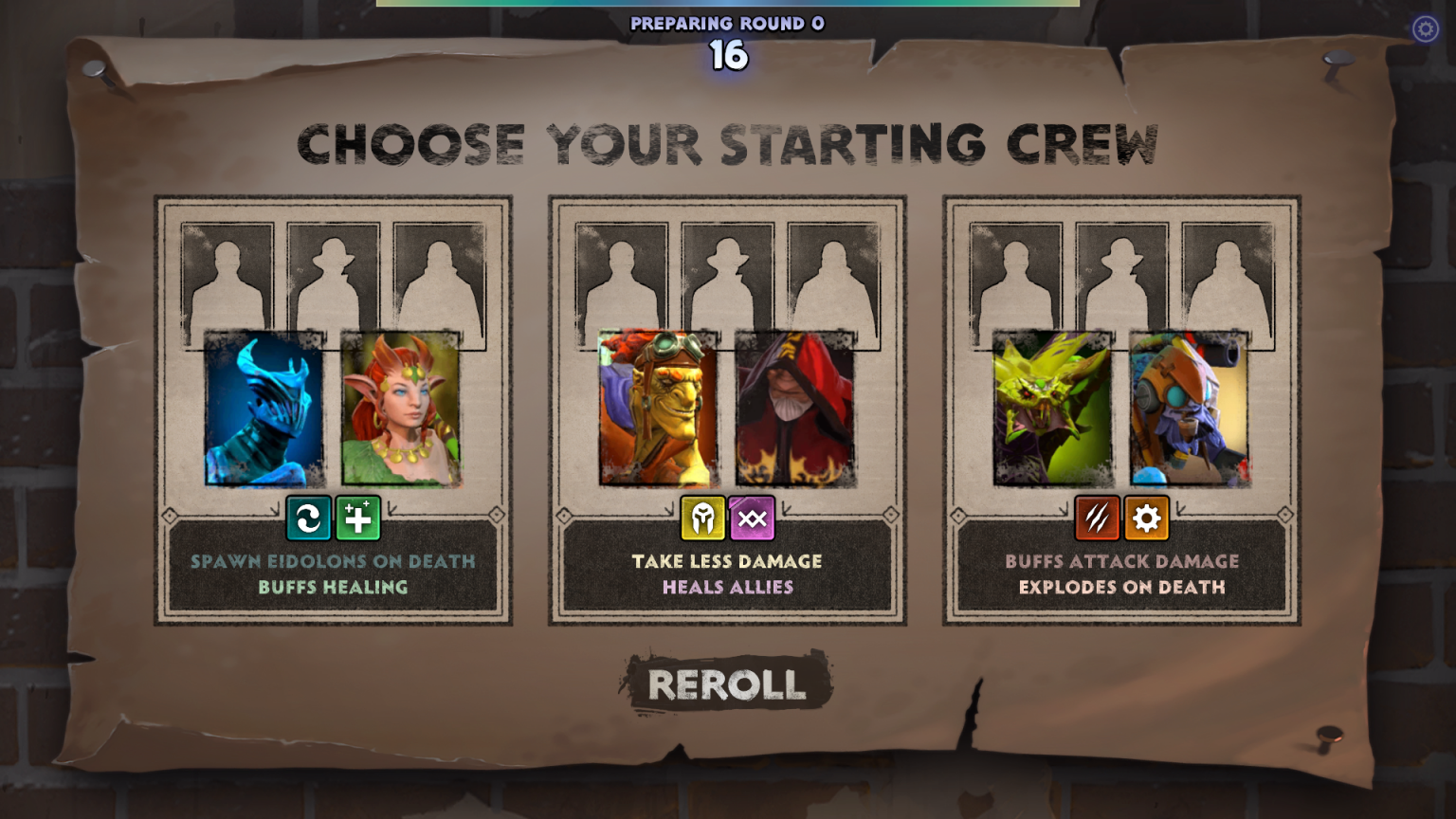The image size is (1456, 819).
Task: Click the red claw marks alliance icon
Action: coord(1098,519)
